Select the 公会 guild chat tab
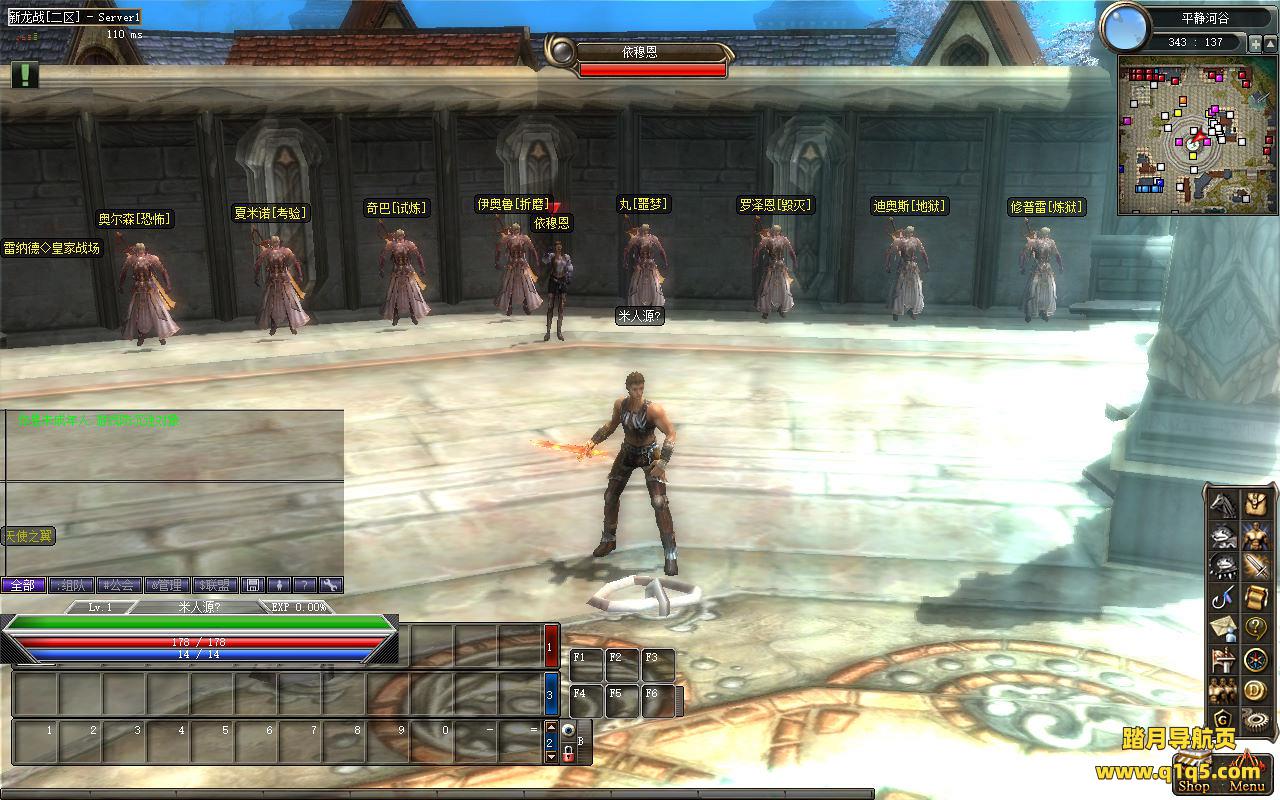The width and height of the screenshot is (1280, 800). (119, 585)
